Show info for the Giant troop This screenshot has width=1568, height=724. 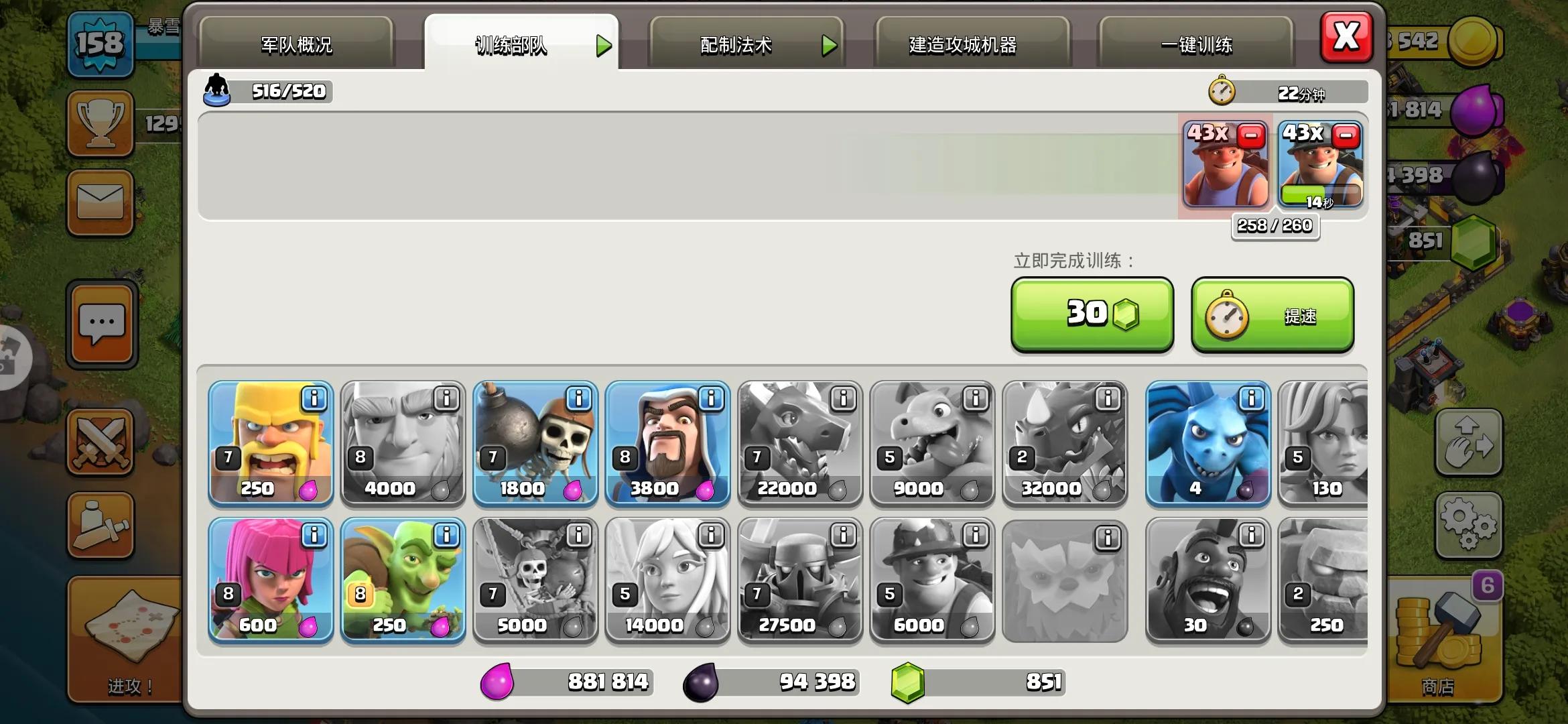pyautogui.click(x=446, y=399)
